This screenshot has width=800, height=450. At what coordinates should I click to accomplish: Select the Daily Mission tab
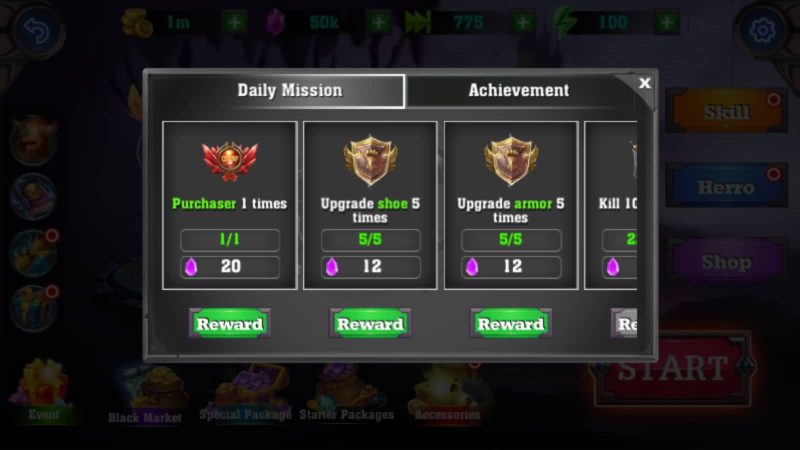pos(289,90)
